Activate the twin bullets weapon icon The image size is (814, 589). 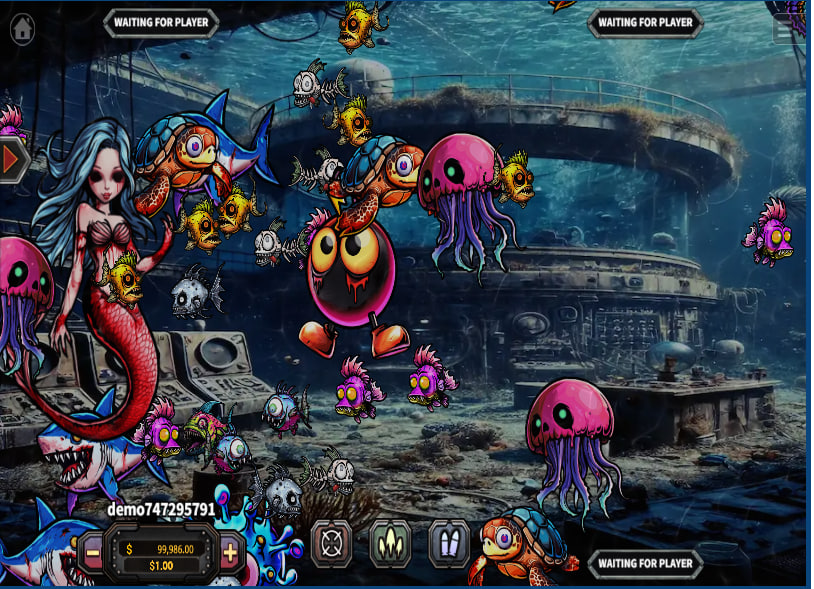click(449, 543)
